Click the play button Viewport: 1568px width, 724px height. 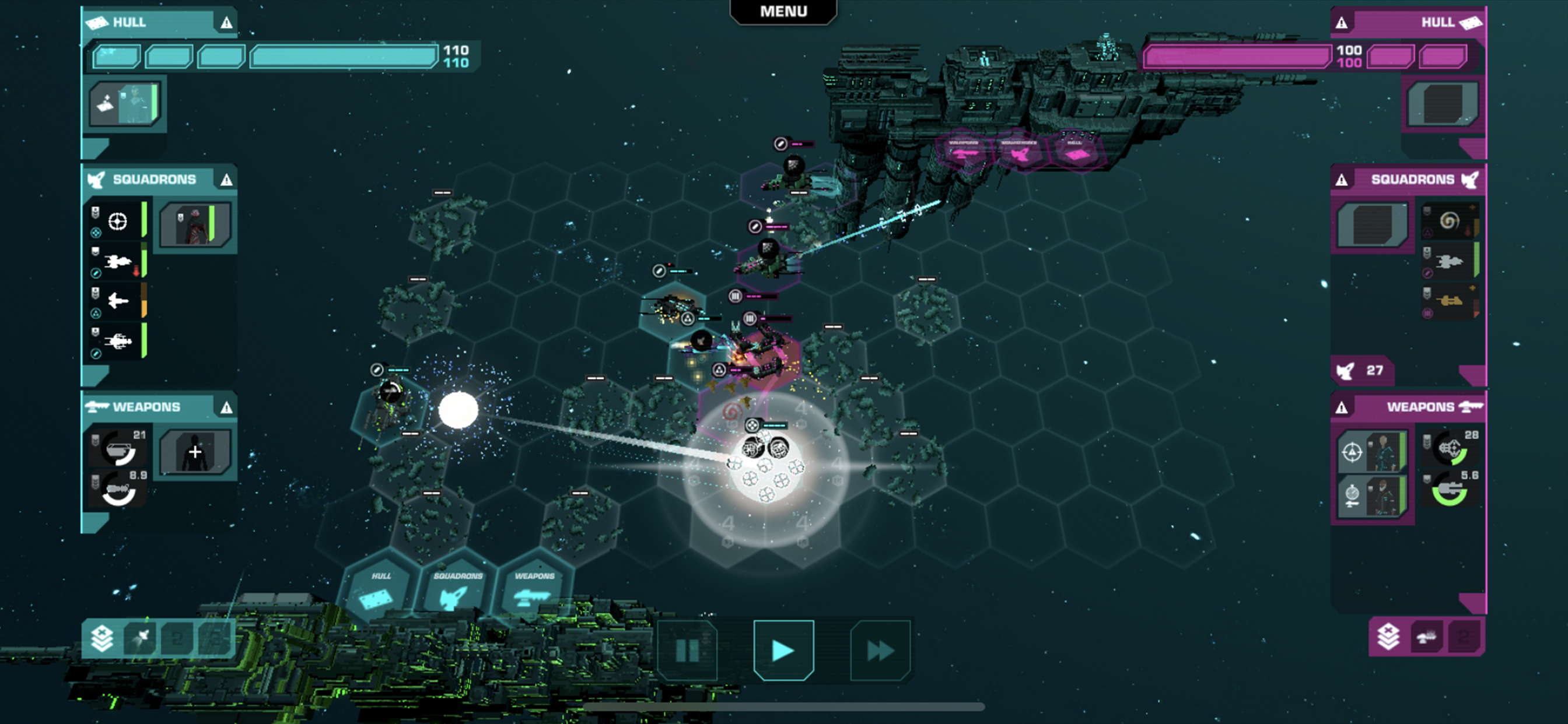point(783,651)
